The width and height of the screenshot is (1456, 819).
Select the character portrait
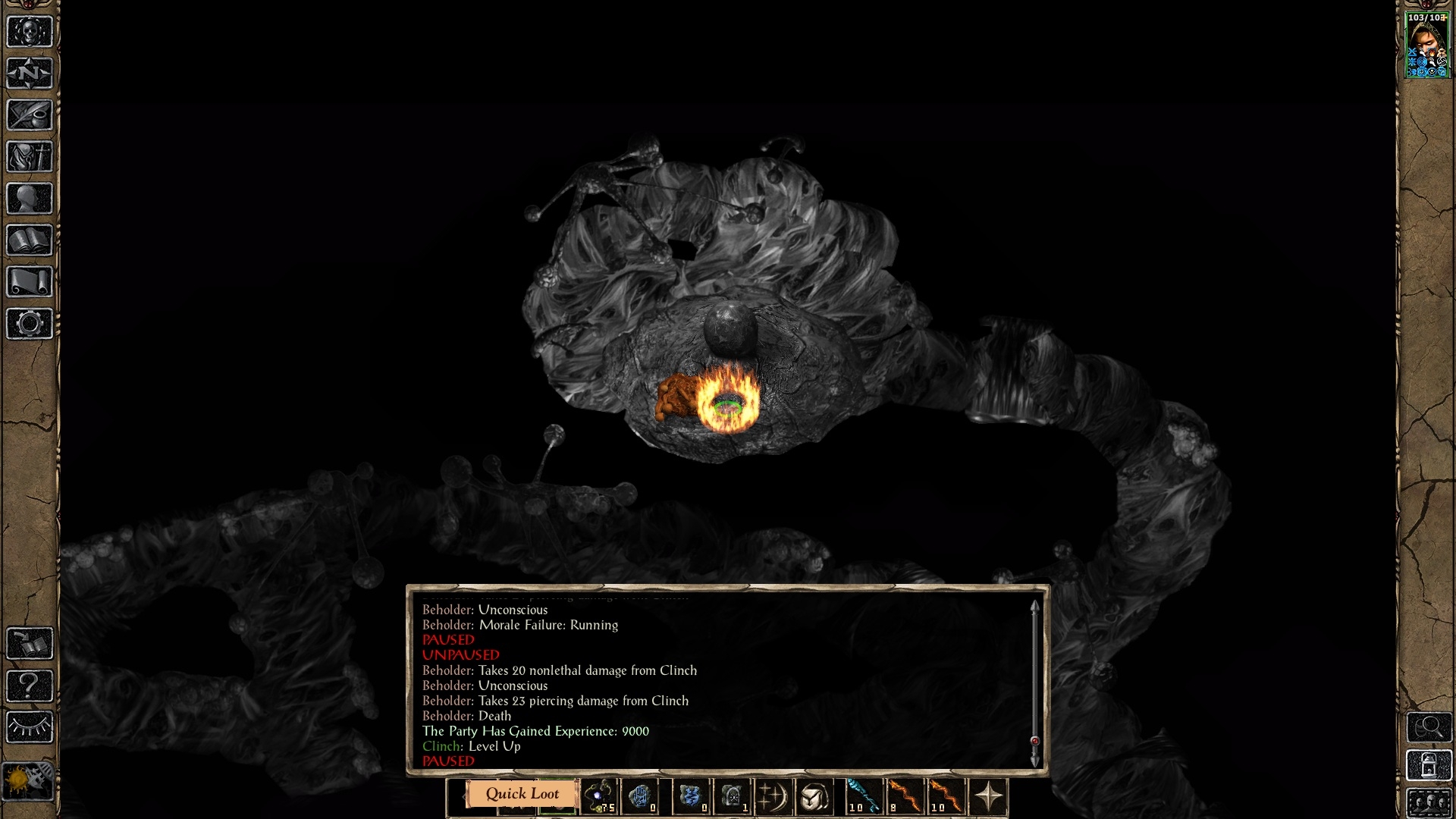[x=1428, y=45]
